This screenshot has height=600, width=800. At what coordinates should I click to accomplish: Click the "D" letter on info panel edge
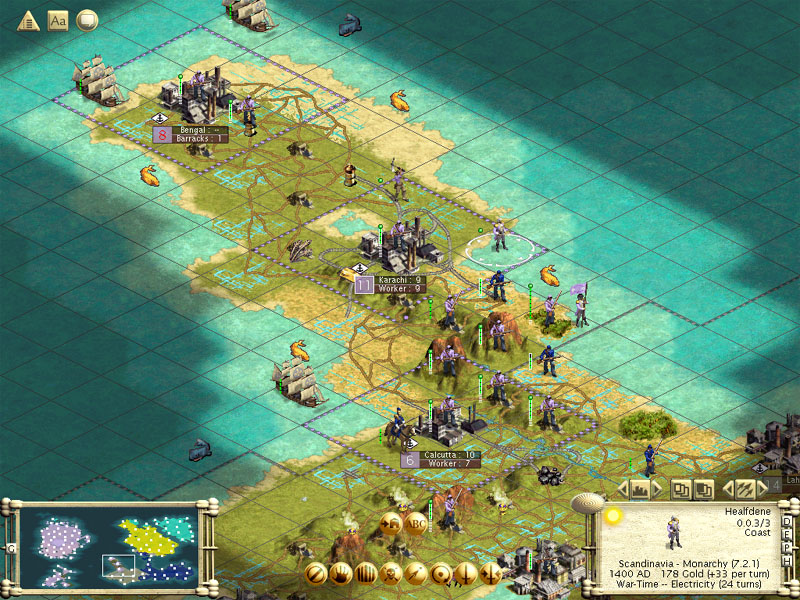pyautogui.click(x=787, y=521)
